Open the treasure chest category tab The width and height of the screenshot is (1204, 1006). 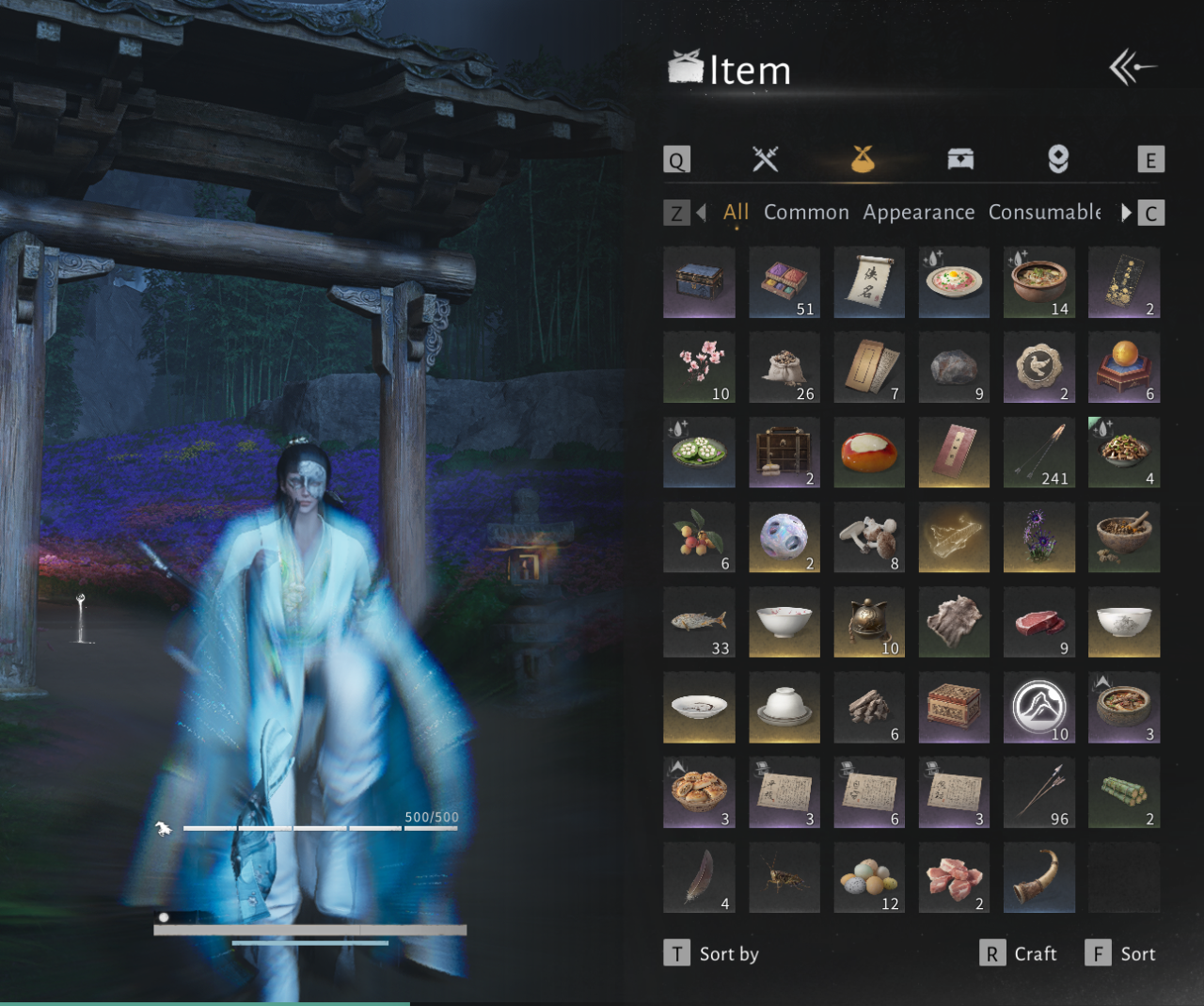coord(960,159)
